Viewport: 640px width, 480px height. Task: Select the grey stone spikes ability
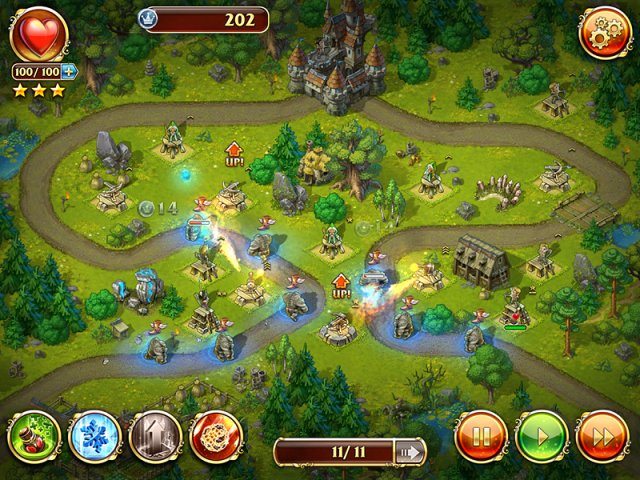pyautogui.click(x=155, y=437)
